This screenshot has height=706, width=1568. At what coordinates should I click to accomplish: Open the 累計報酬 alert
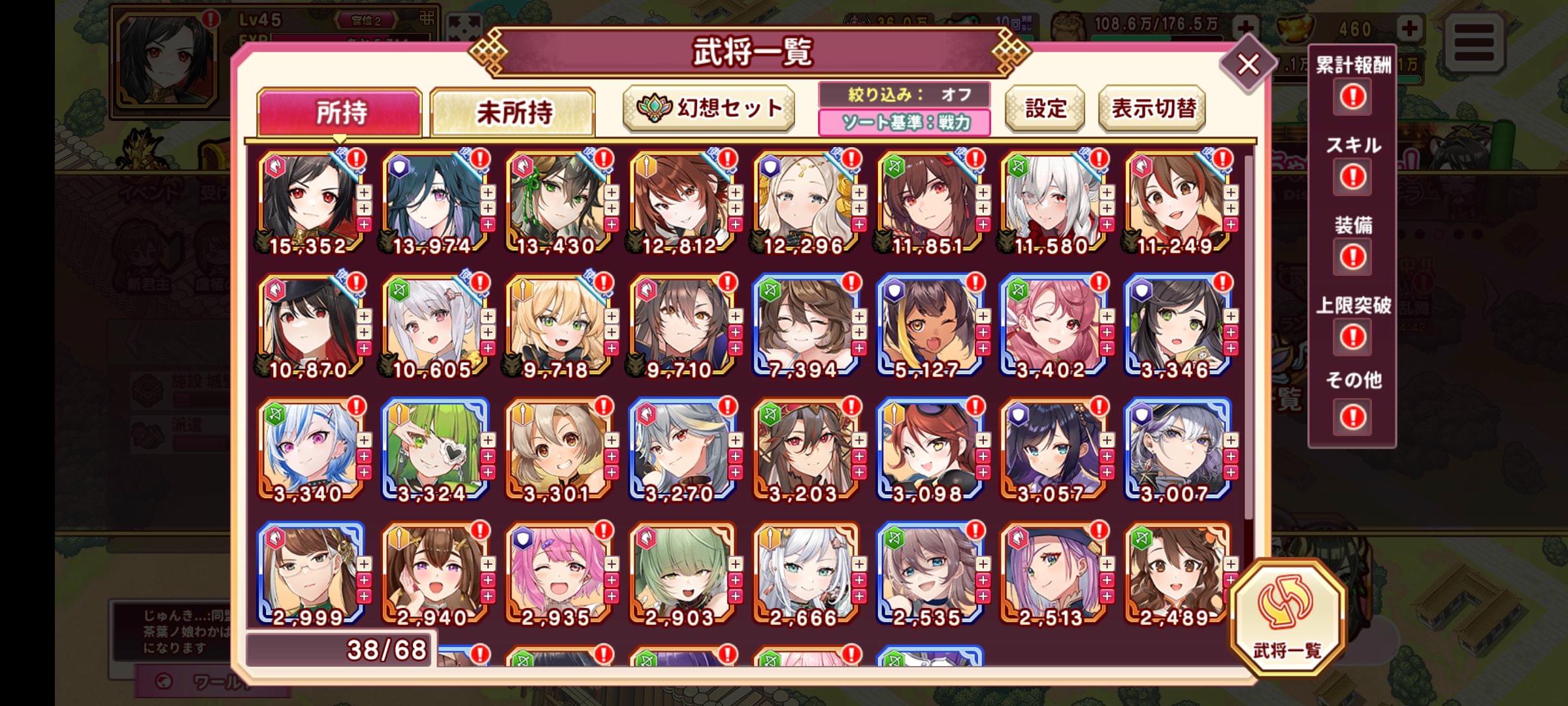click(x=1352, y=97)
